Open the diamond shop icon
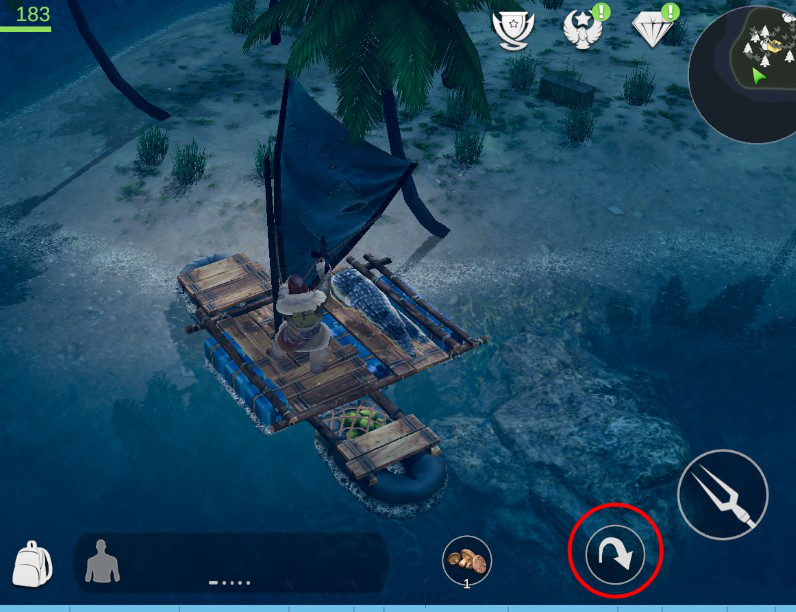Viewport: 796px width, 612px height. coord(654,29)
